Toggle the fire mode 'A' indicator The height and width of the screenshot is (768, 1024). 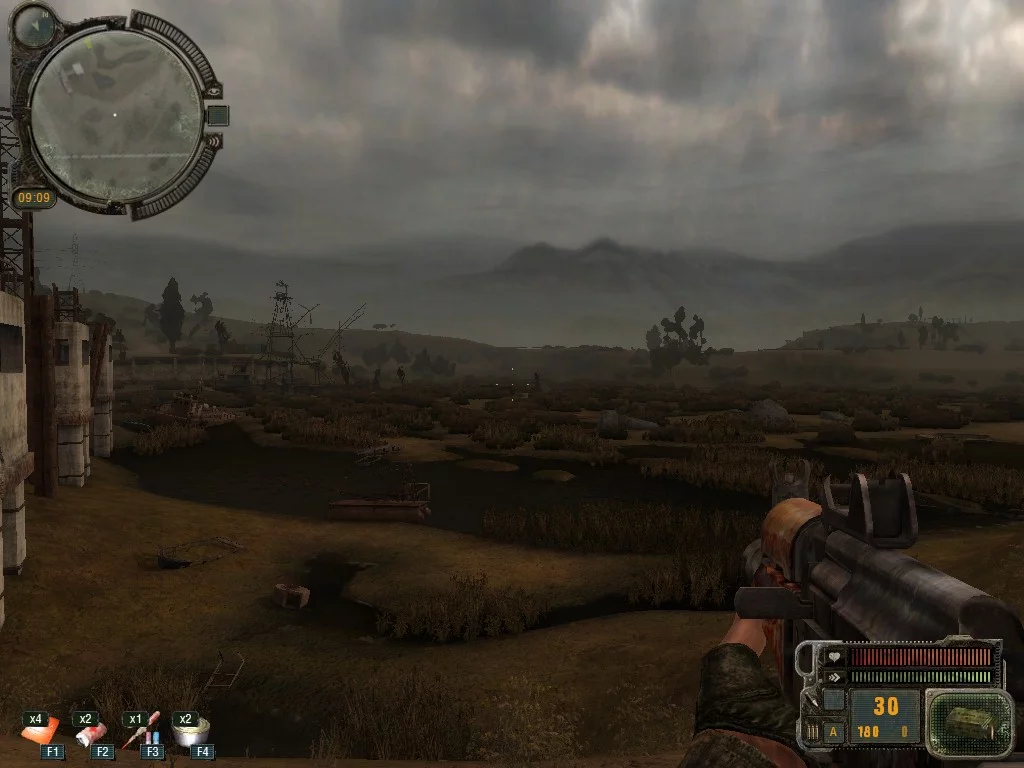tap(834, 732)
